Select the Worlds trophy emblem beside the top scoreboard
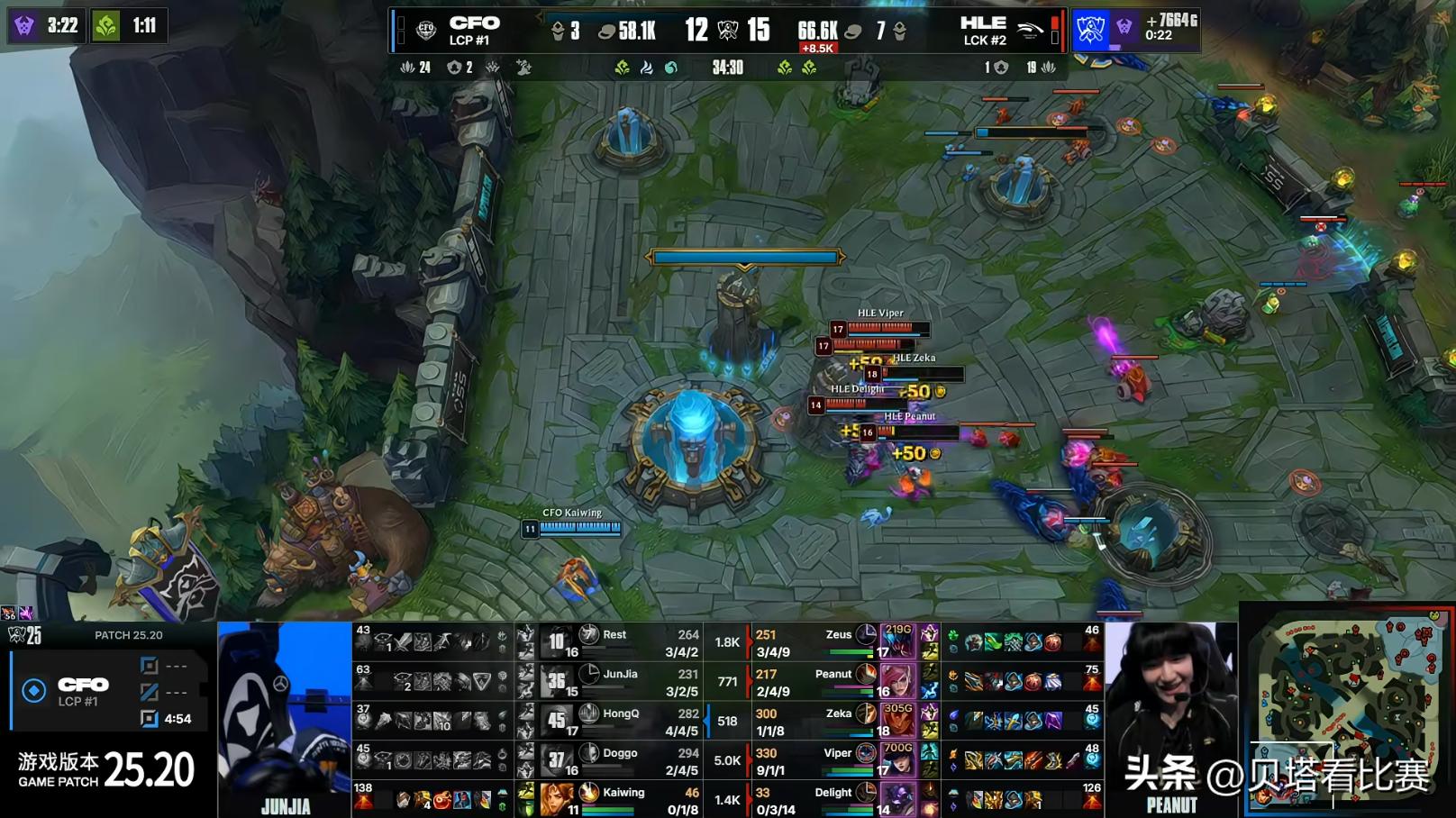The image size is (1456, 818). pos(1090,30)
